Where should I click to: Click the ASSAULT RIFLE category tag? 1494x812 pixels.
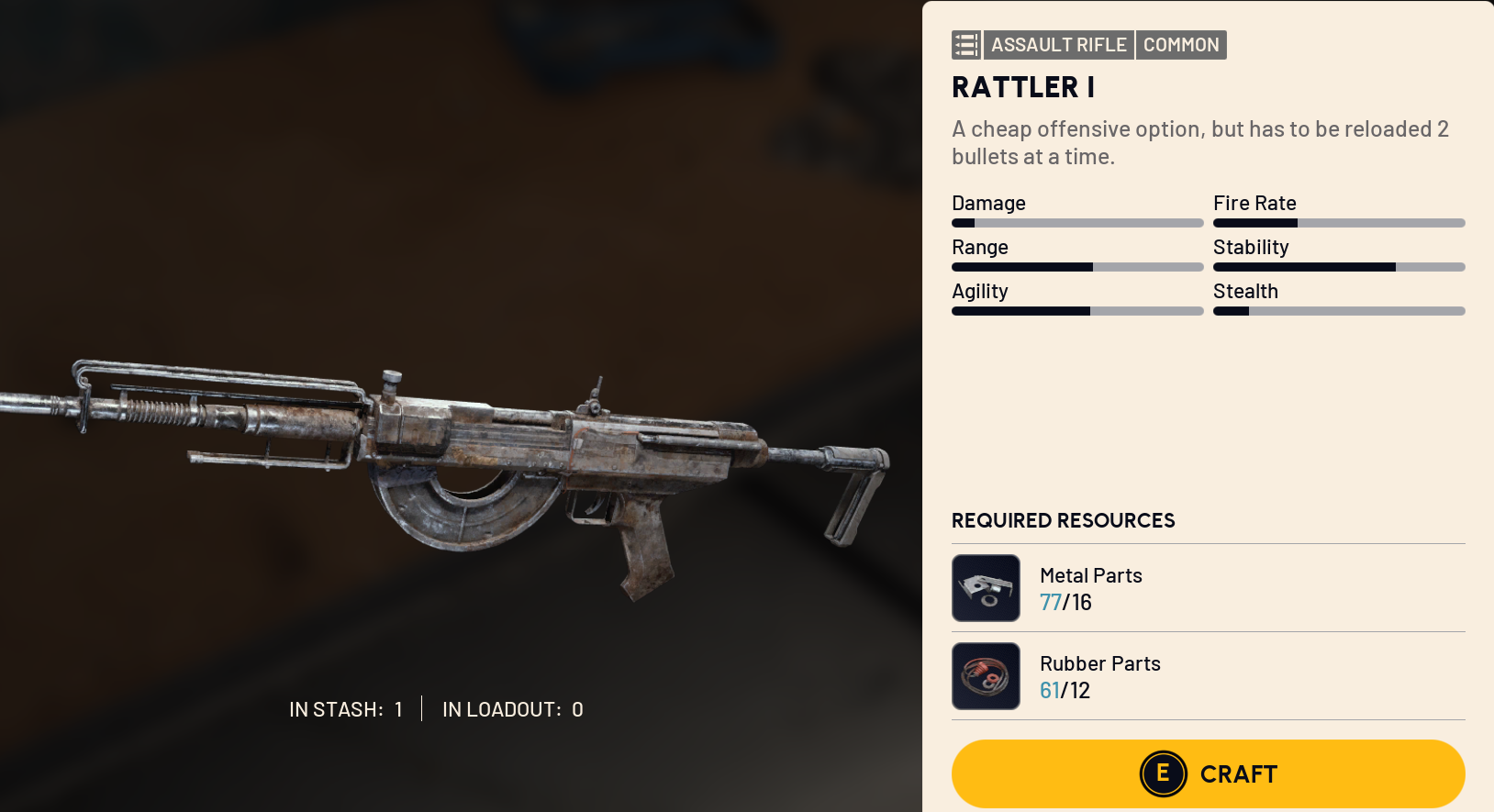1058,44
